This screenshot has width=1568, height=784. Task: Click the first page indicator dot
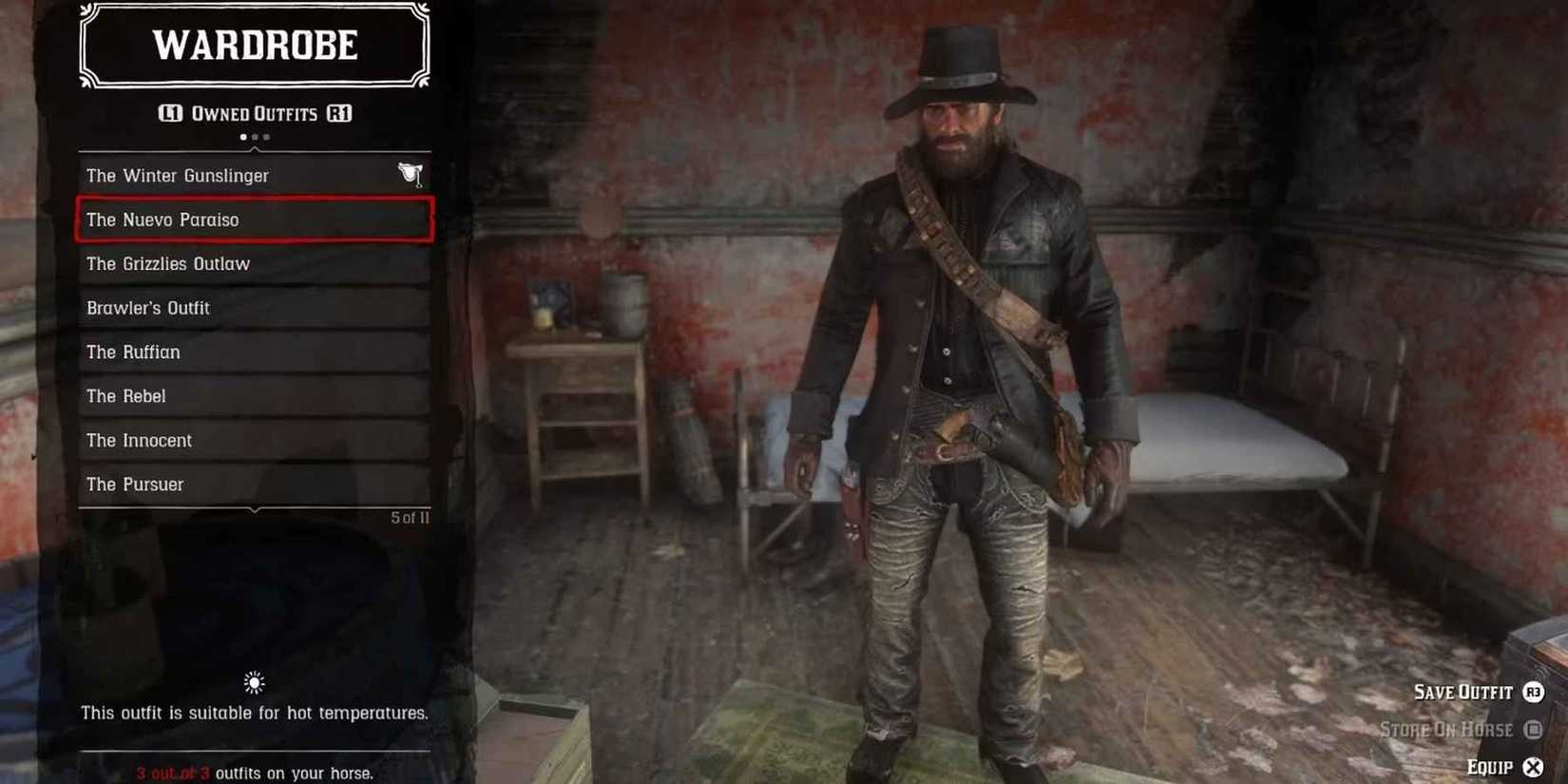242,136
